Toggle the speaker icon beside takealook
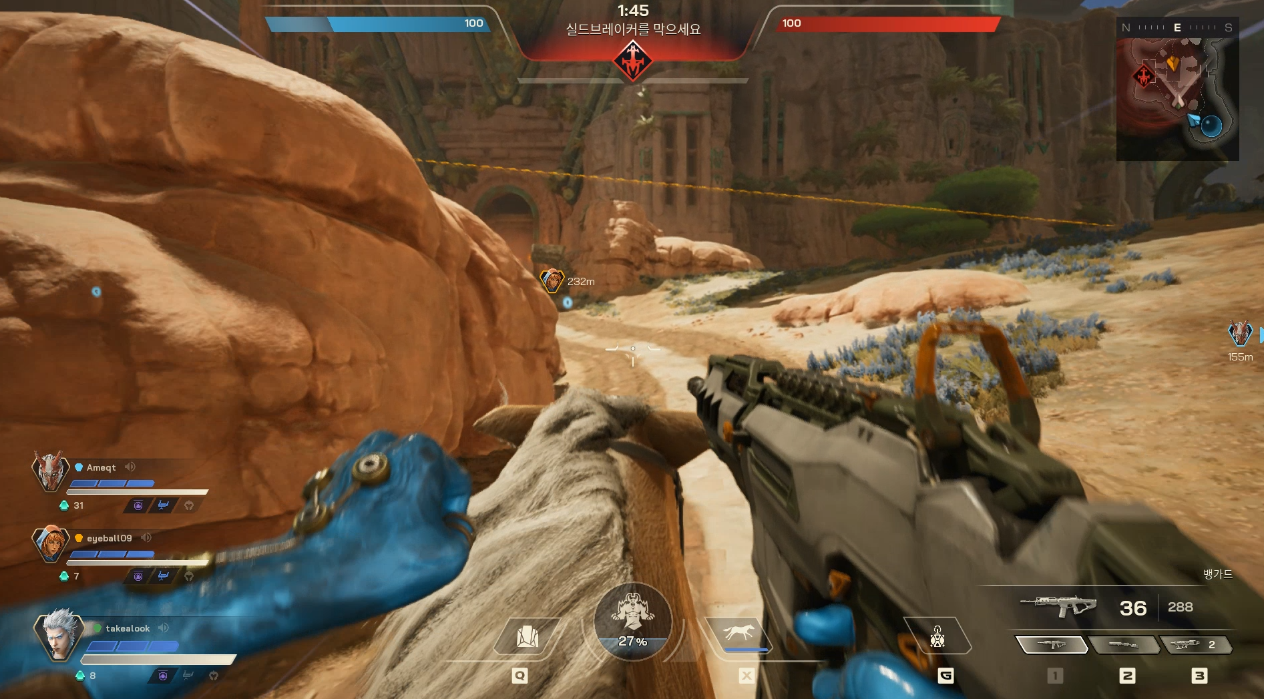 [x=163, y=628]
